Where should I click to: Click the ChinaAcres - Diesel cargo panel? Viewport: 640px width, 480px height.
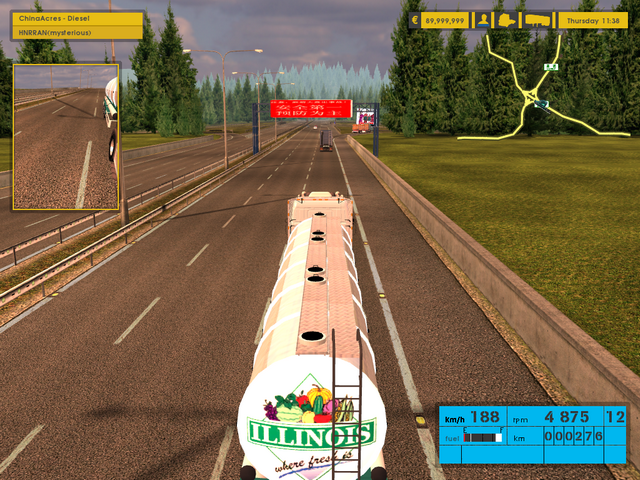[77, 25]
